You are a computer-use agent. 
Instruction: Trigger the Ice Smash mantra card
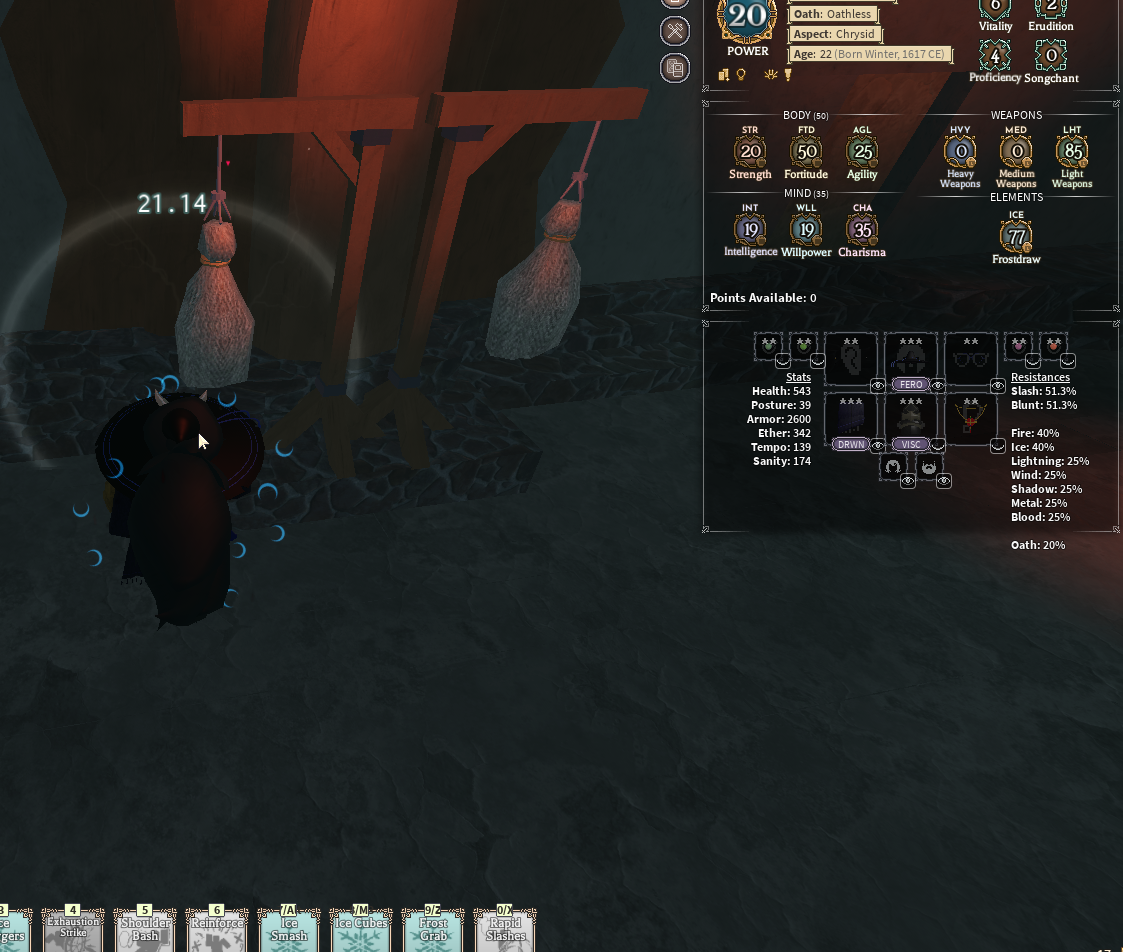click(x=289, y=932)
